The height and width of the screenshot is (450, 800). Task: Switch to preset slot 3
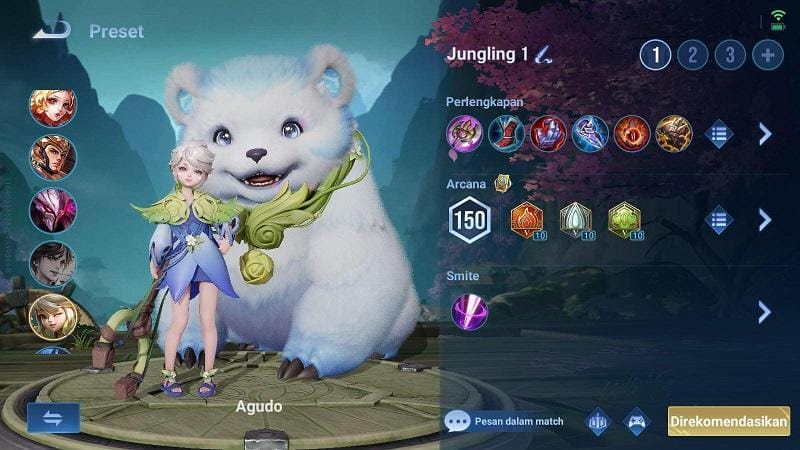pyautogui.click(x=730, y=54)
